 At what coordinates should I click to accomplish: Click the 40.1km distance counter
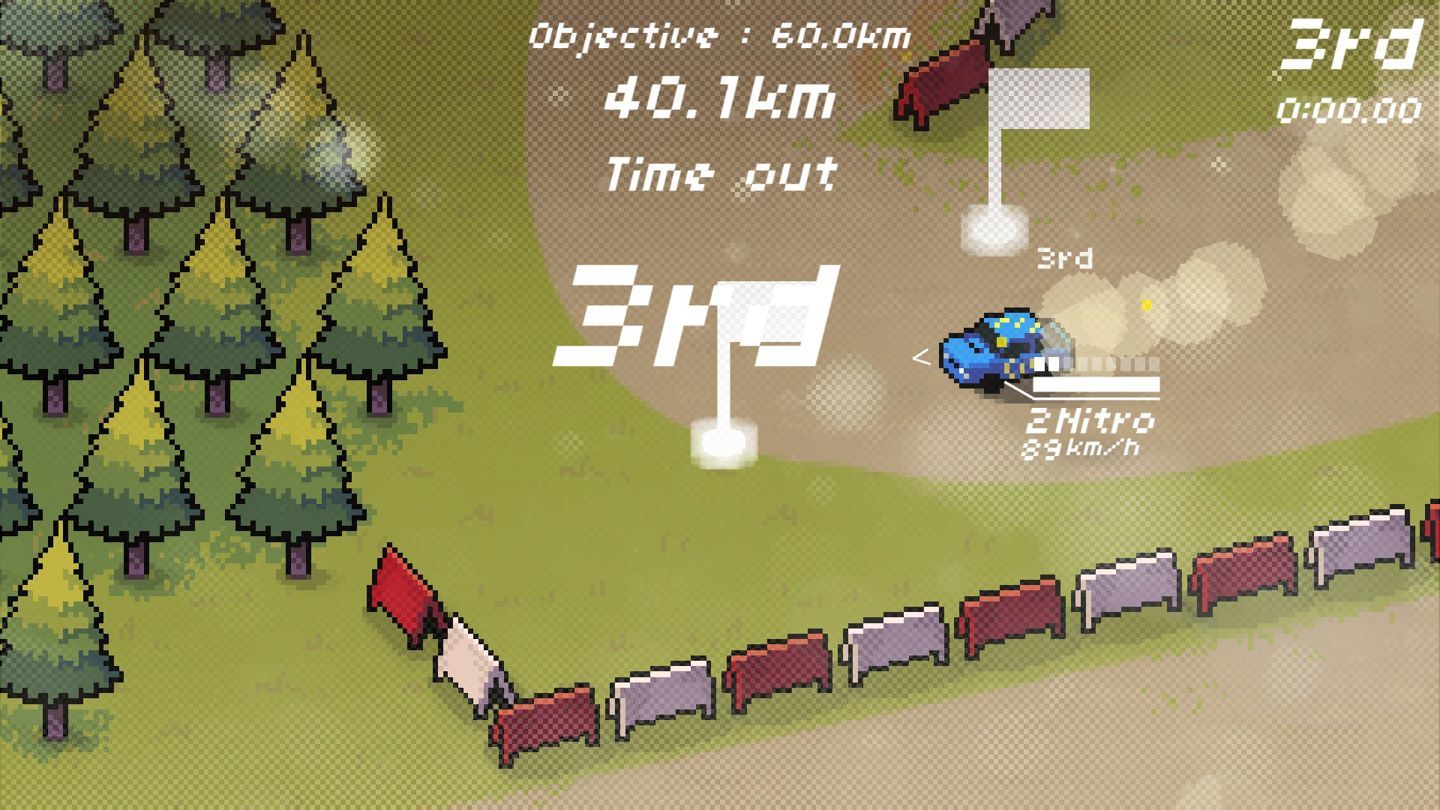tap(722, 100)
